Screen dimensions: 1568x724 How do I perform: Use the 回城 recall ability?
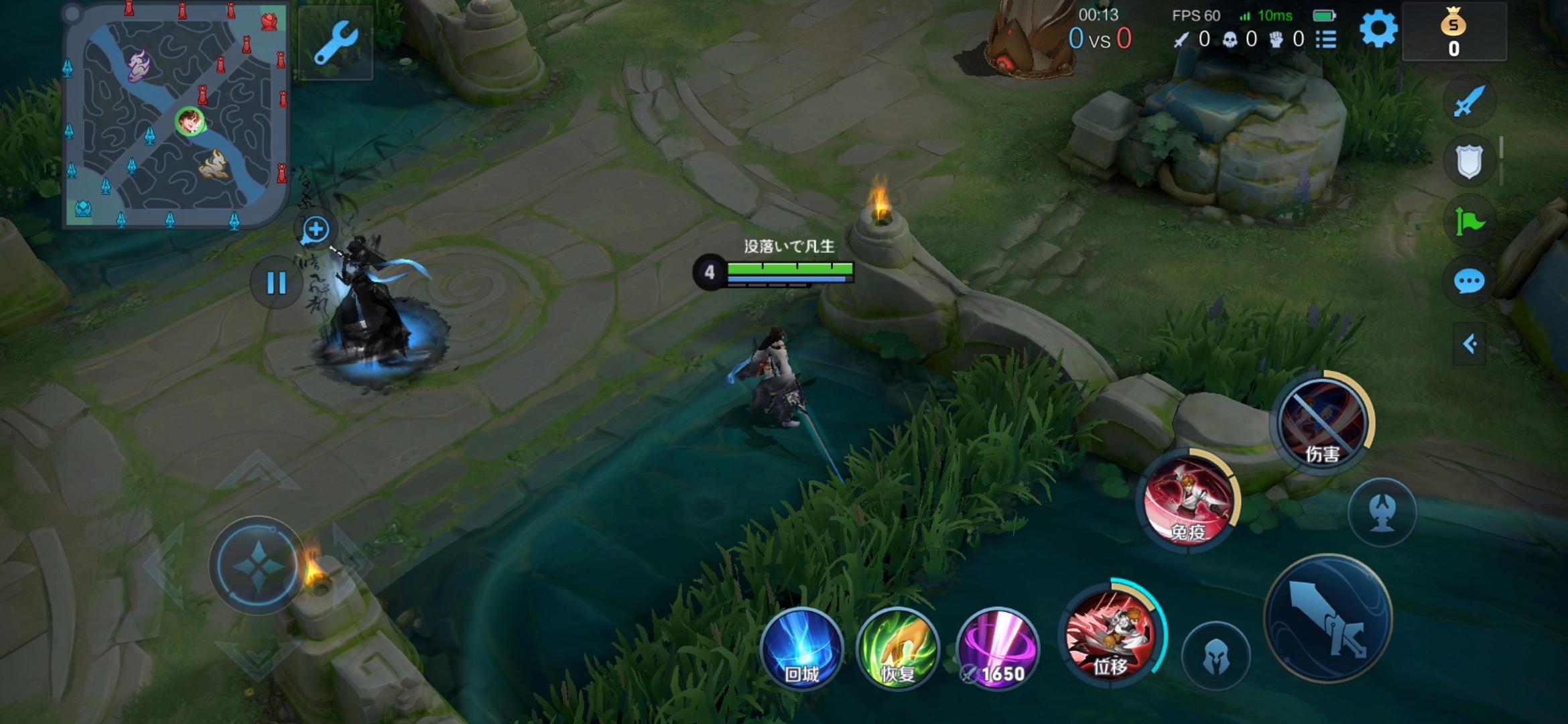(801, 649)
